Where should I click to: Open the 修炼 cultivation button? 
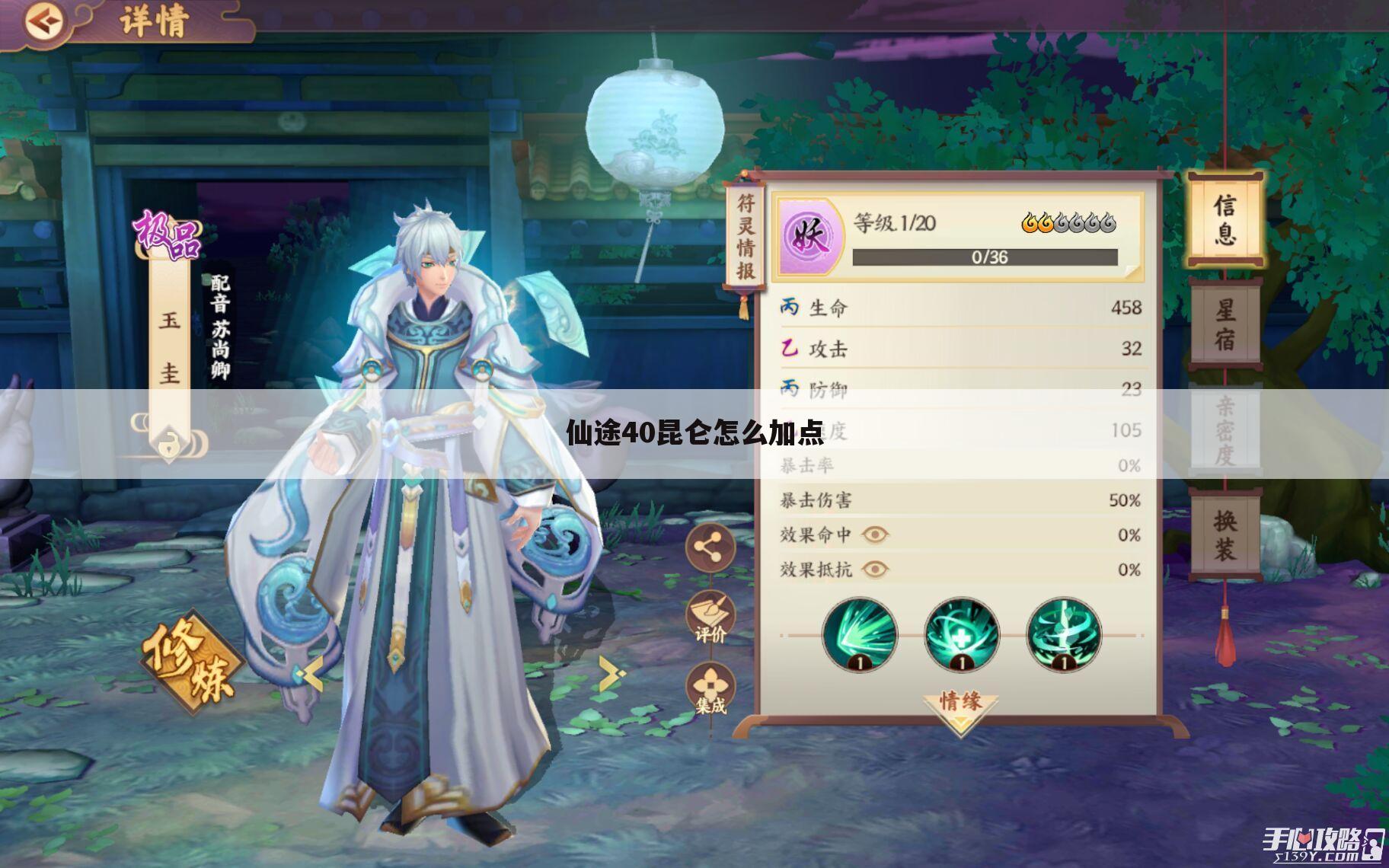tap(191, 661)
